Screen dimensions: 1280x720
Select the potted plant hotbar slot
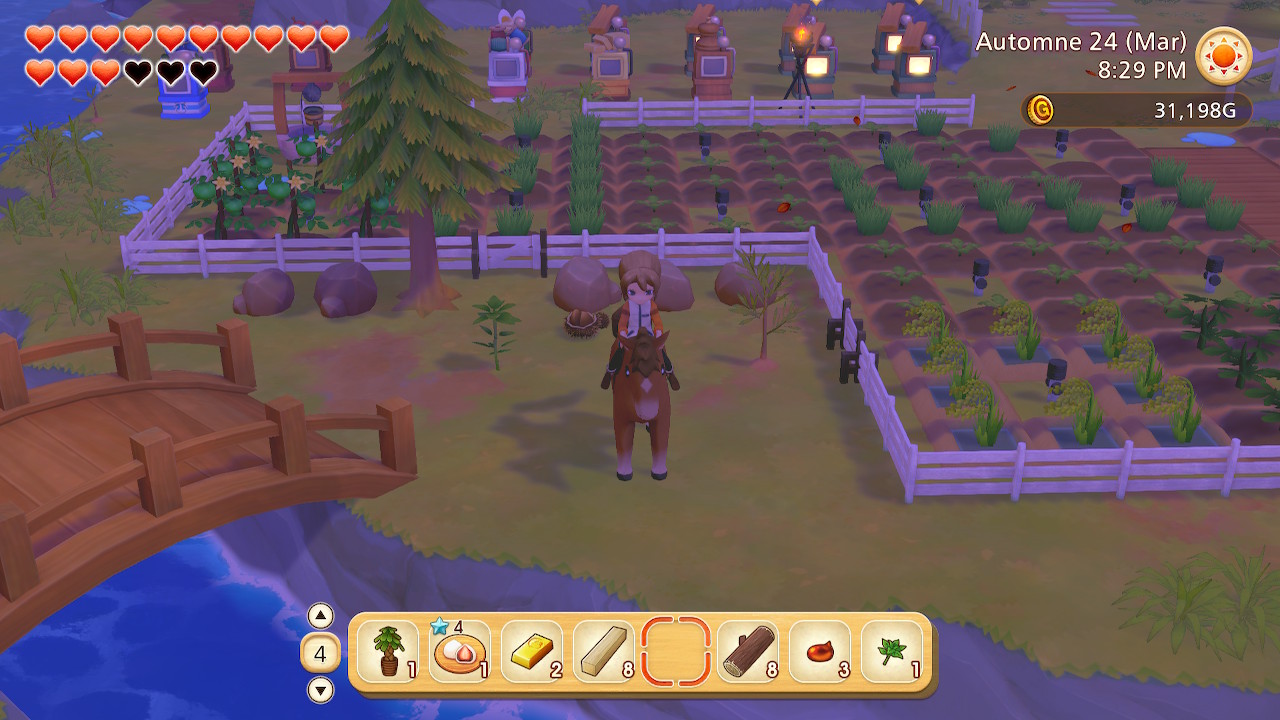tap(388, 652)
